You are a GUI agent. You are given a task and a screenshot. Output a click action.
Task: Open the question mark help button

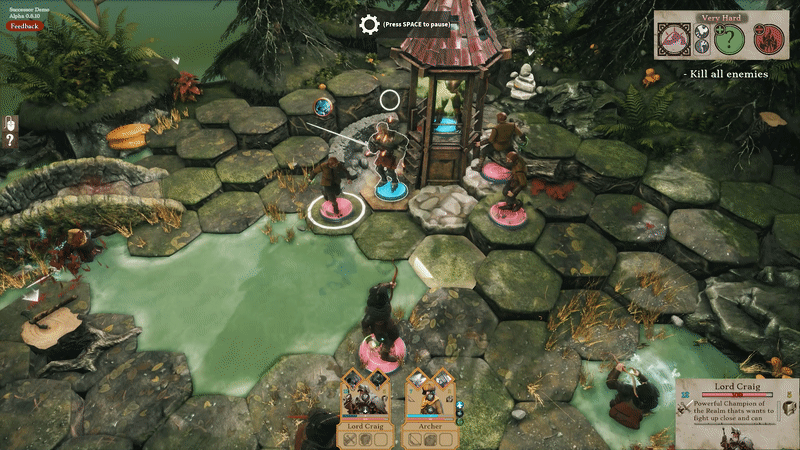coord(10,141)
